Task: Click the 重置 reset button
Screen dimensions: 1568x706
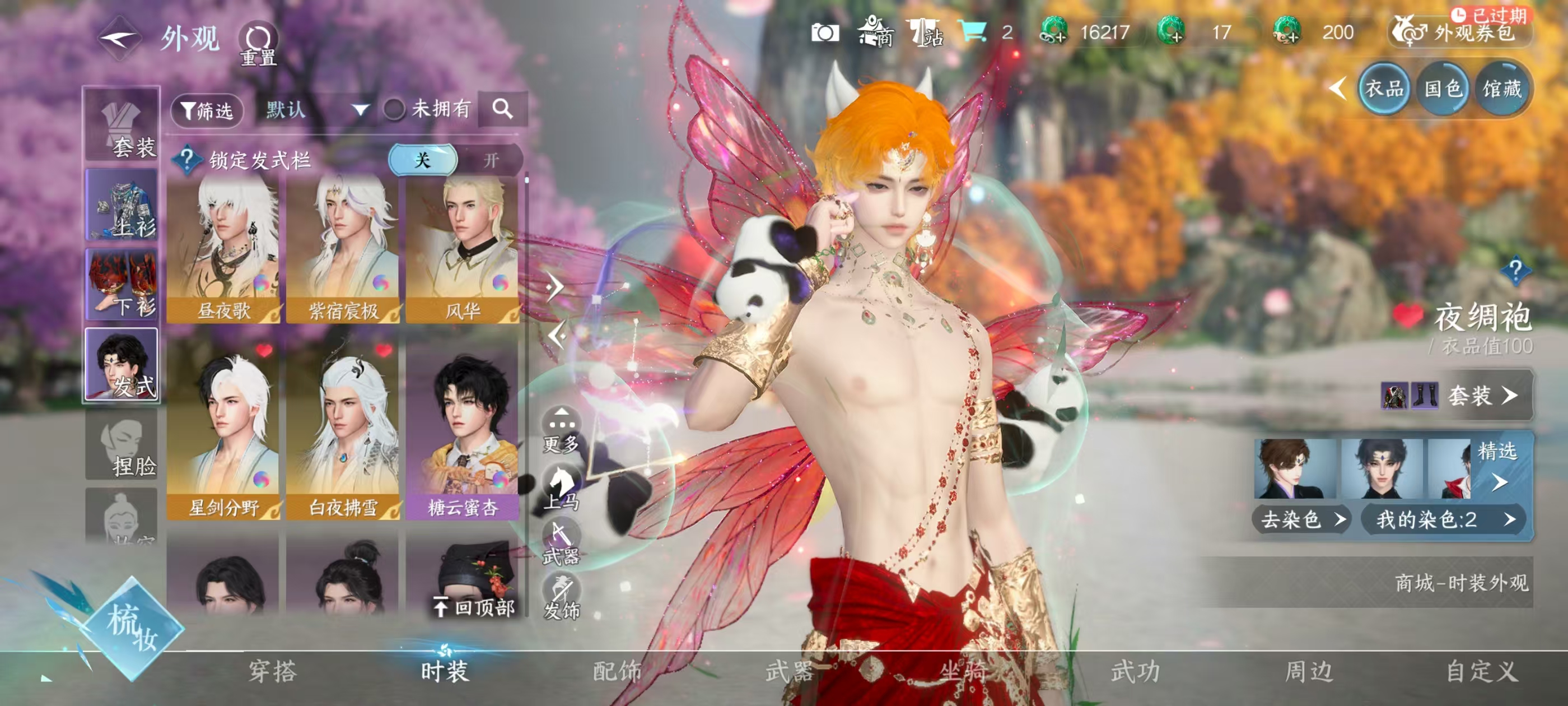Action: (x=258, y=44)
